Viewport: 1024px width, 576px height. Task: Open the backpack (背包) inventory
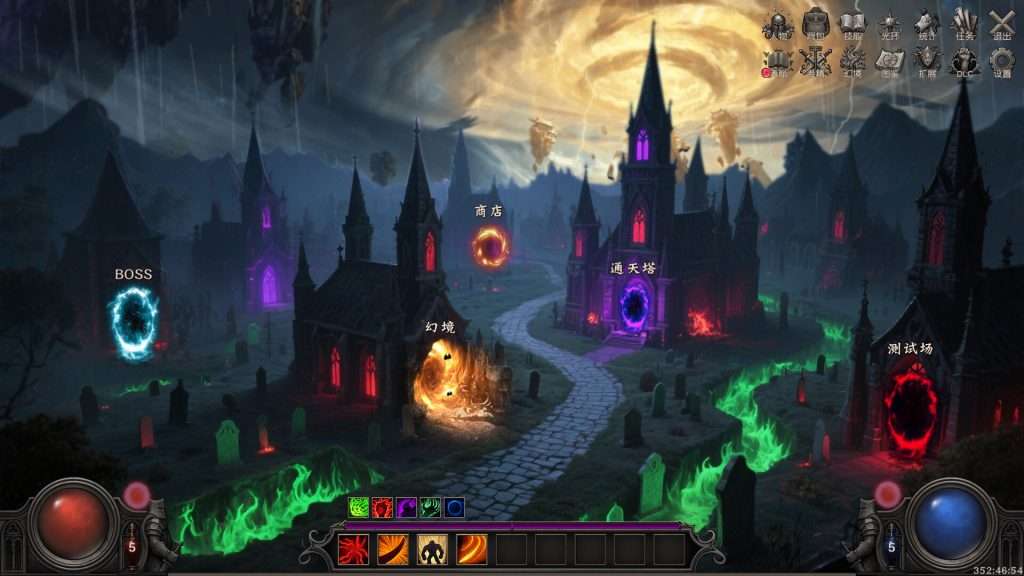(x=816, y=24)
